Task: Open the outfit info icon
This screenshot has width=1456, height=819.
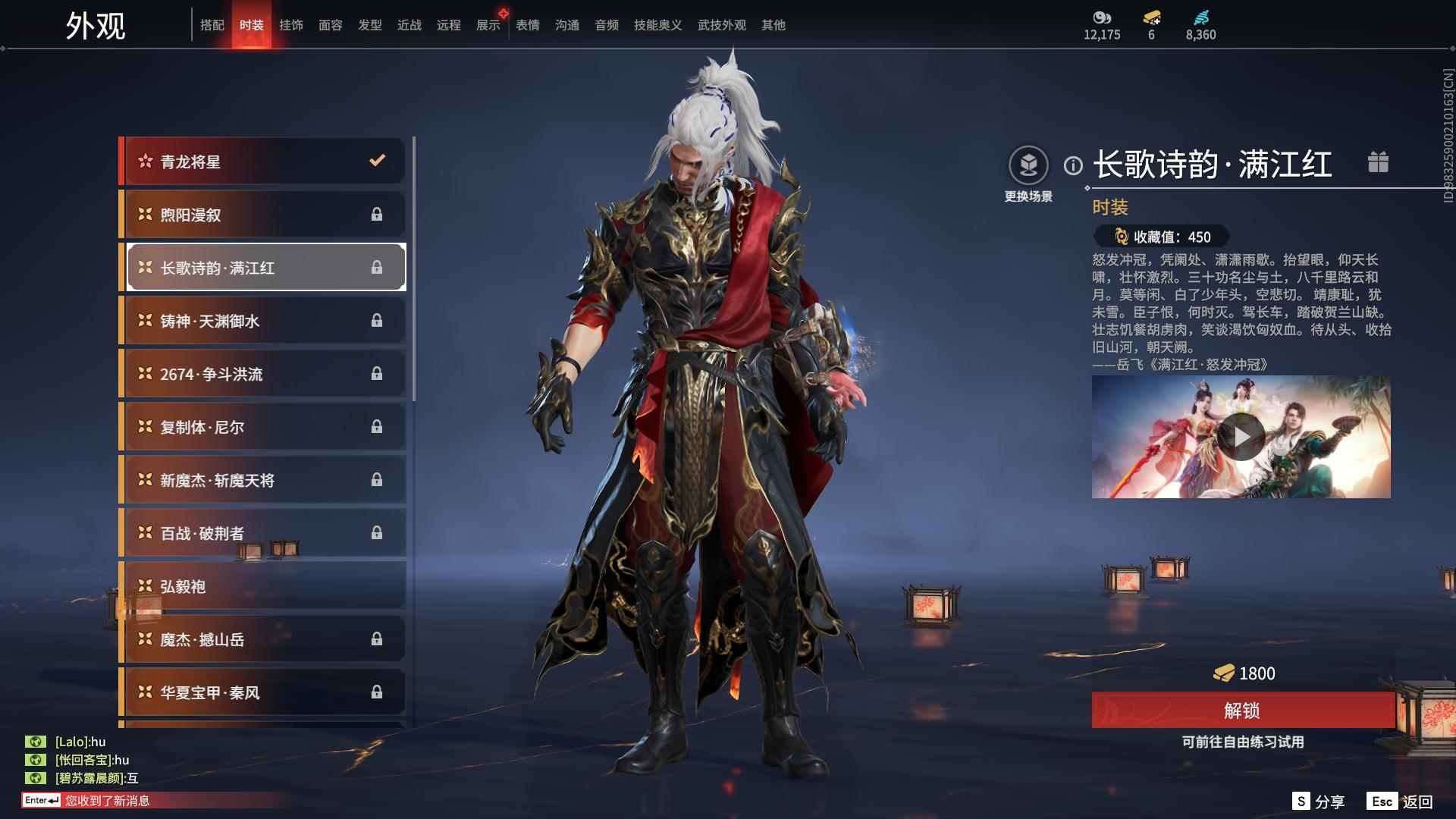Action: [1073, 165]
